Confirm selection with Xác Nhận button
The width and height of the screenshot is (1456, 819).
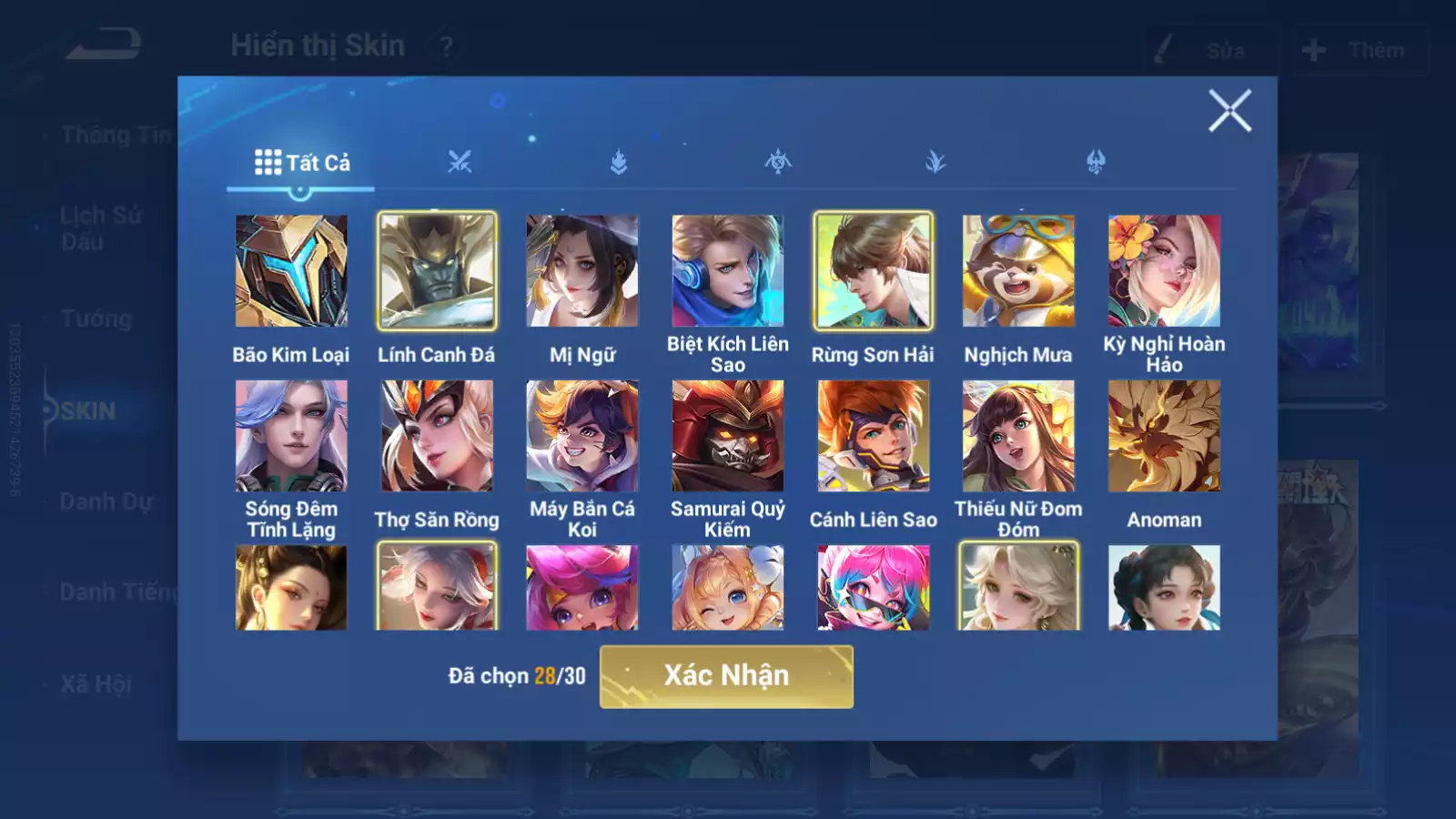pos(726,676)
